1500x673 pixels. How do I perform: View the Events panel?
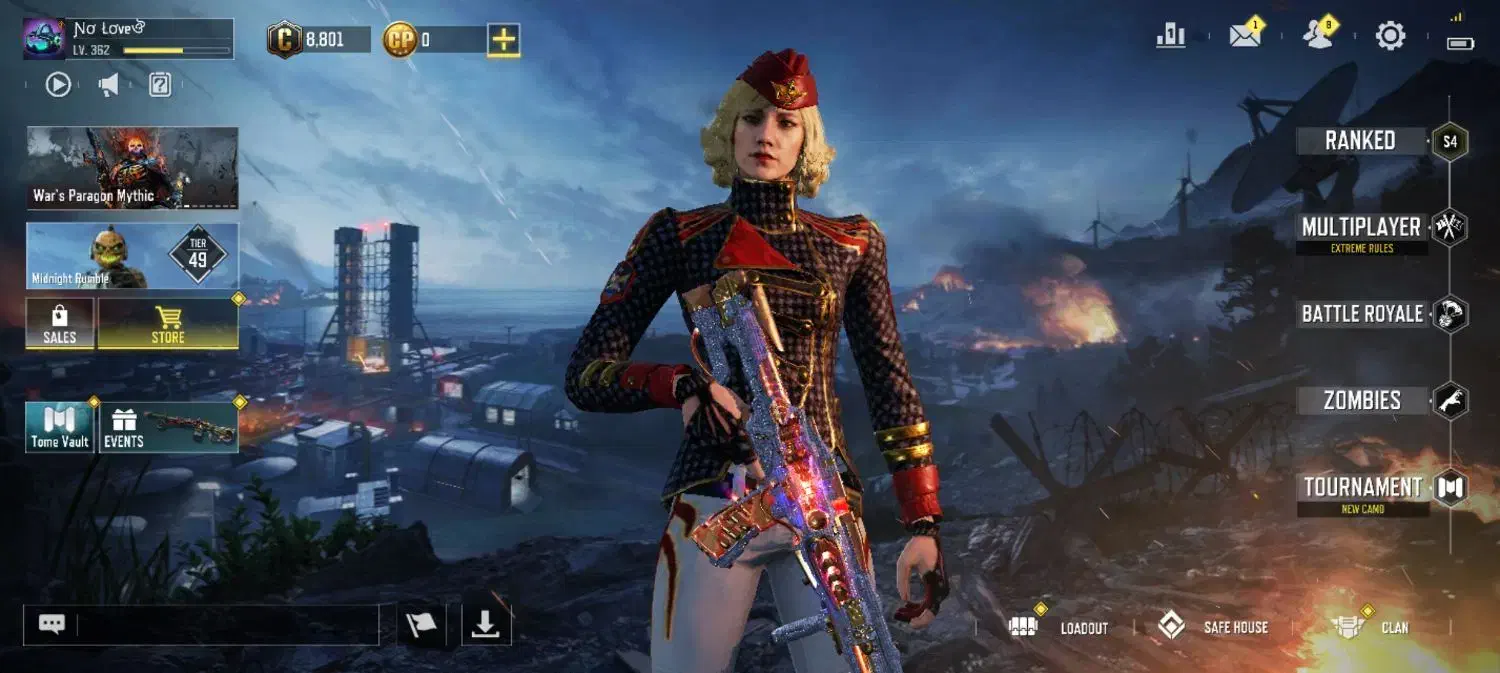pos(168,427)
